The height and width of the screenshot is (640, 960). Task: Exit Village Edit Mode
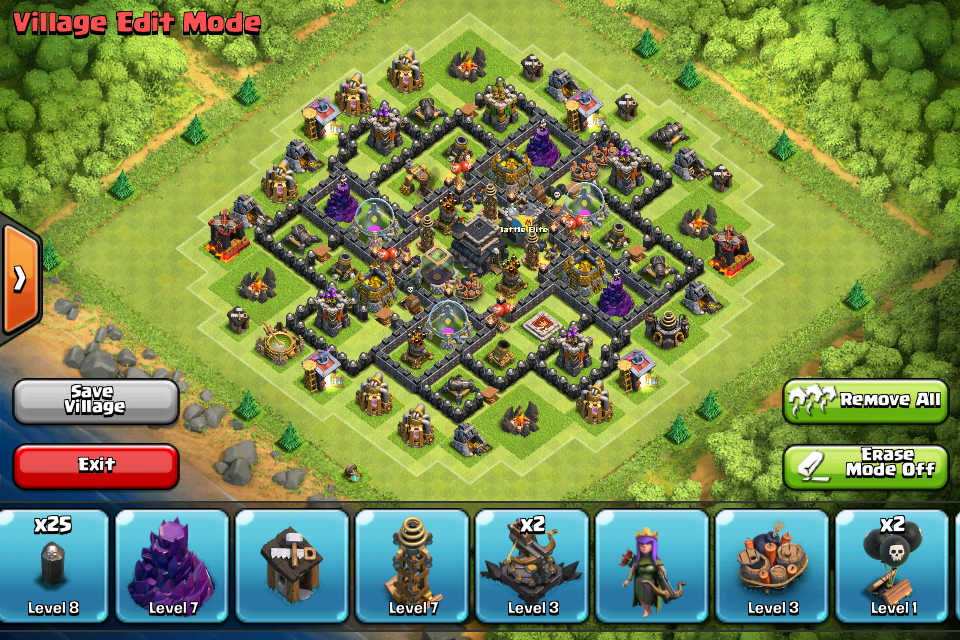point(96,465)
